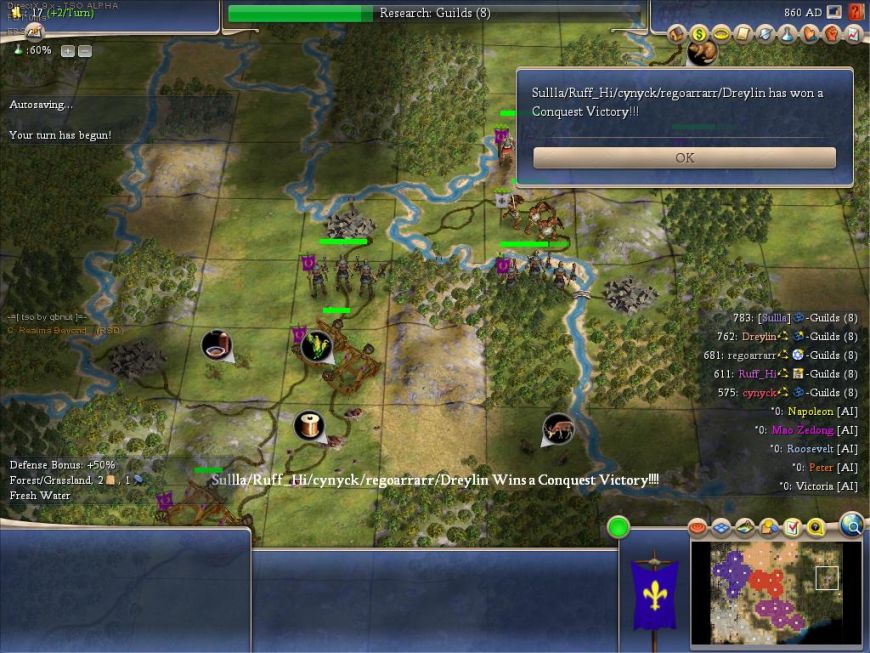This screenshot has width=870, height=653.
Task: Open the Domestic Advisor house icon
Action: [677, 34]
